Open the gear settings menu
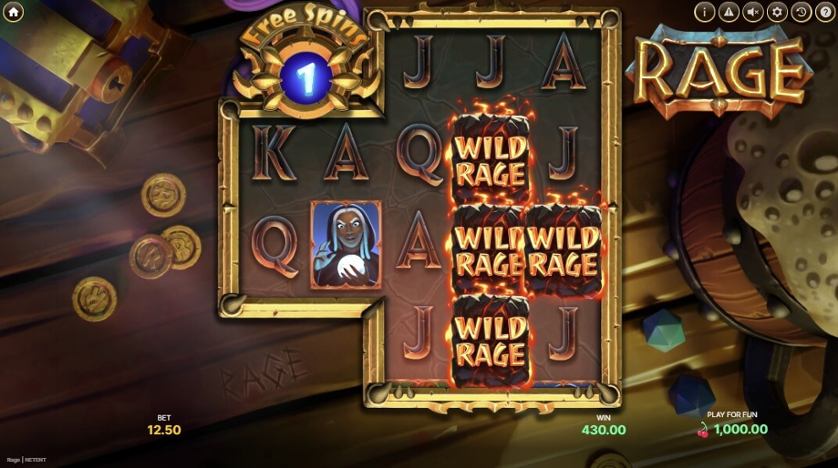This screenshot has height=468, width=838. coord(778,12)
